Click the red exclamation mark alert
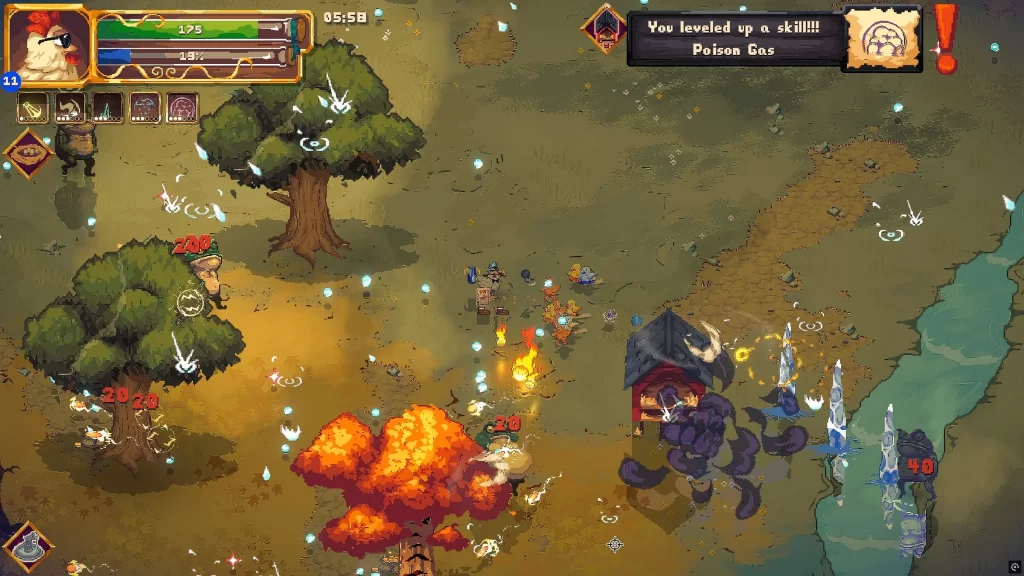 coord(944,37)
